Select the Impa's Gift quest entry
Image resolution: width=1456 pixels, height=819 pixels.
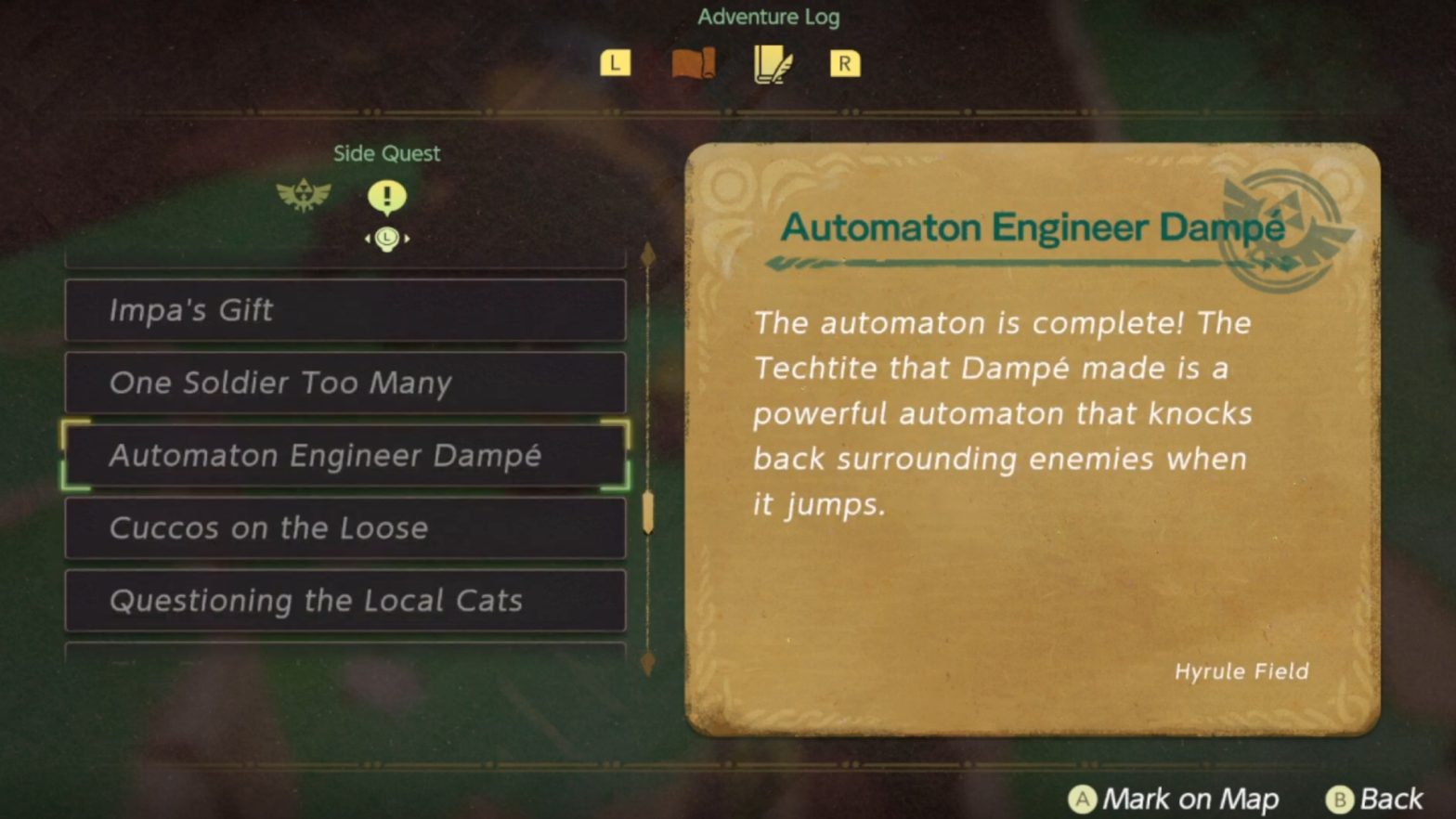[x=345, y=310]
